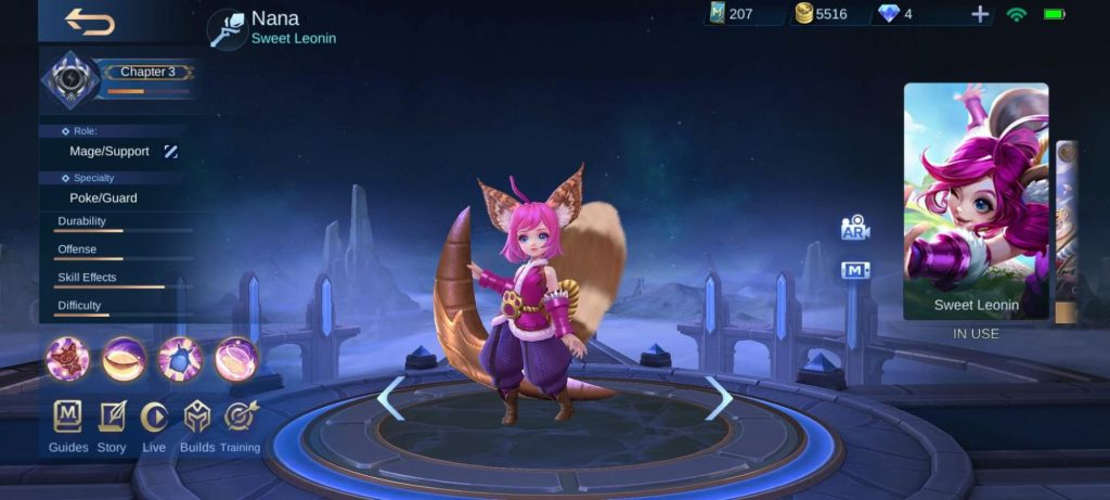Select the pink swirl ultimate skill icon

click(x=237, y=359)
